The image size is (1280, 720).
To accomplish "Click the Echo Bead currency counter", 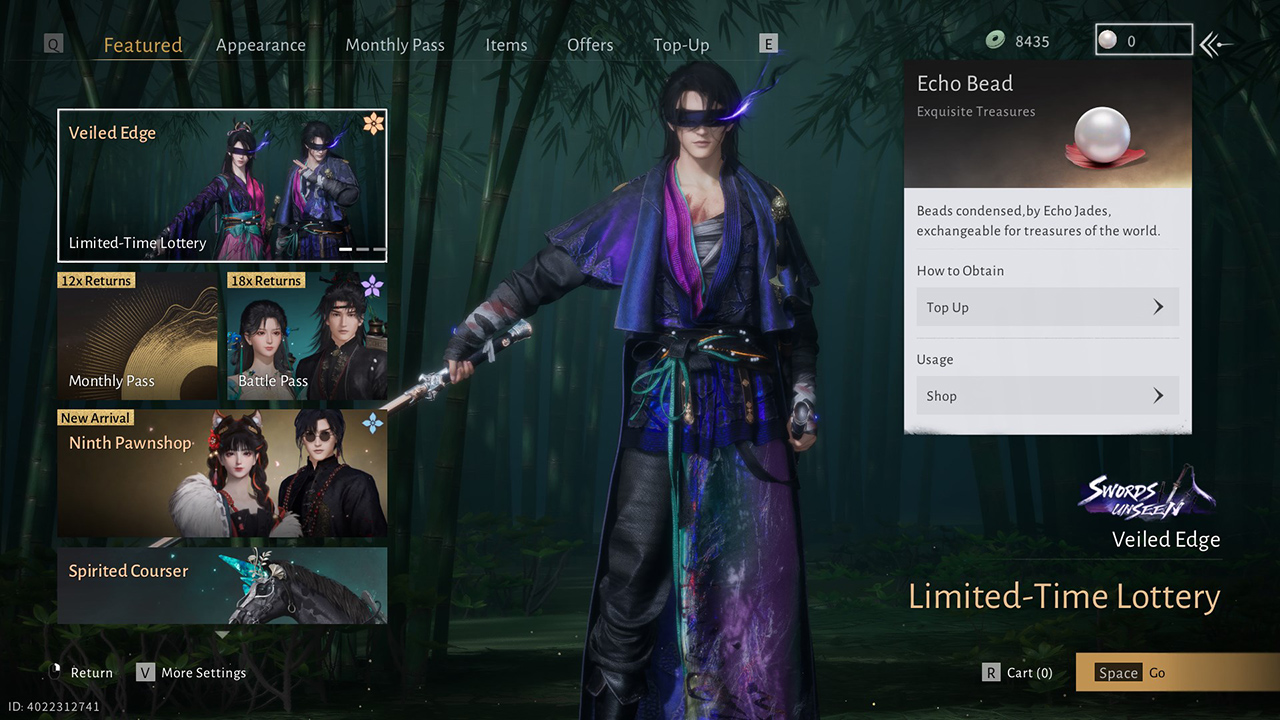I will click(x=1143, y=41).
